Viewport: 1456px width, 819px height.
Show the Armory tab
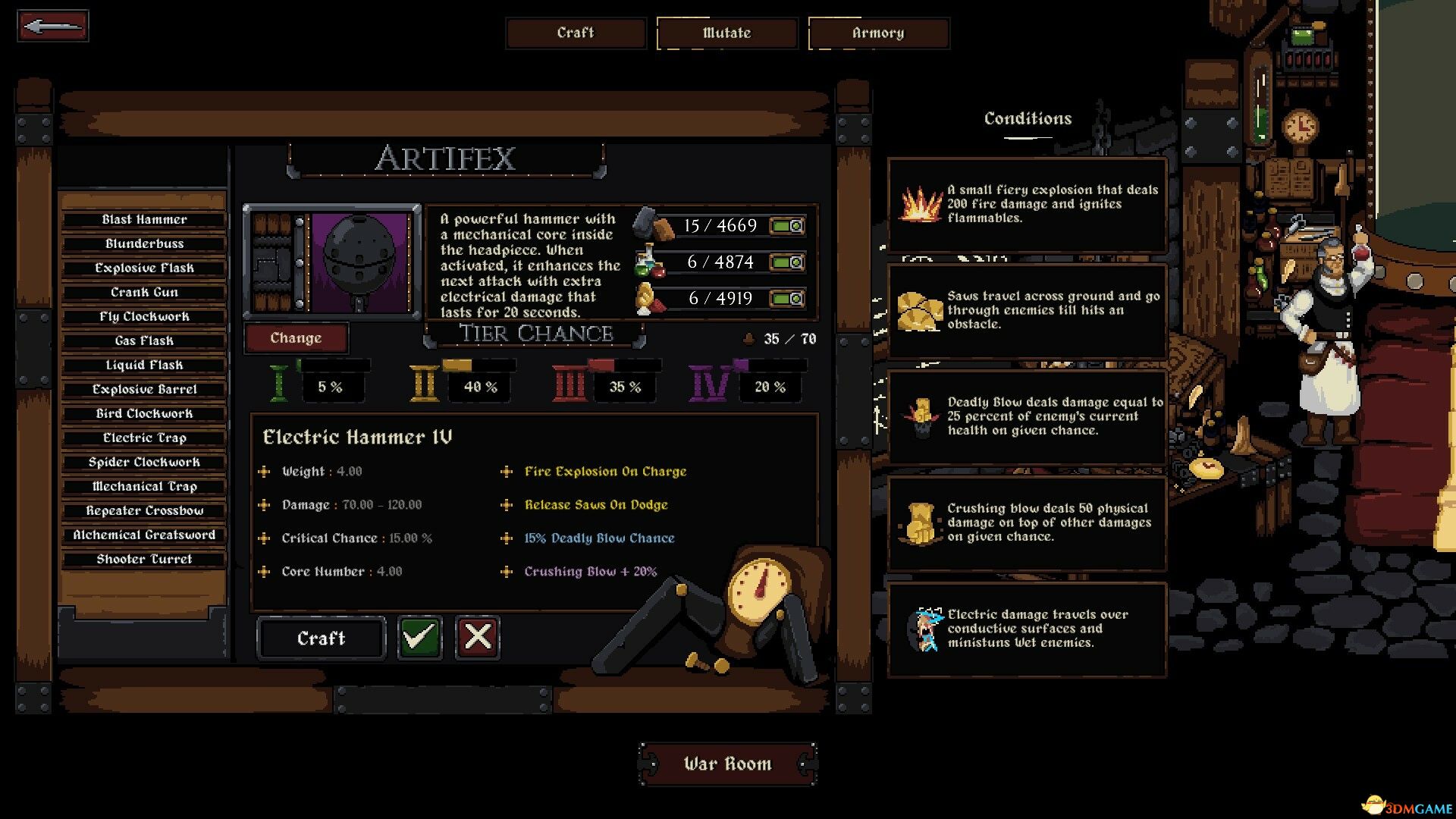click(878, 33)
